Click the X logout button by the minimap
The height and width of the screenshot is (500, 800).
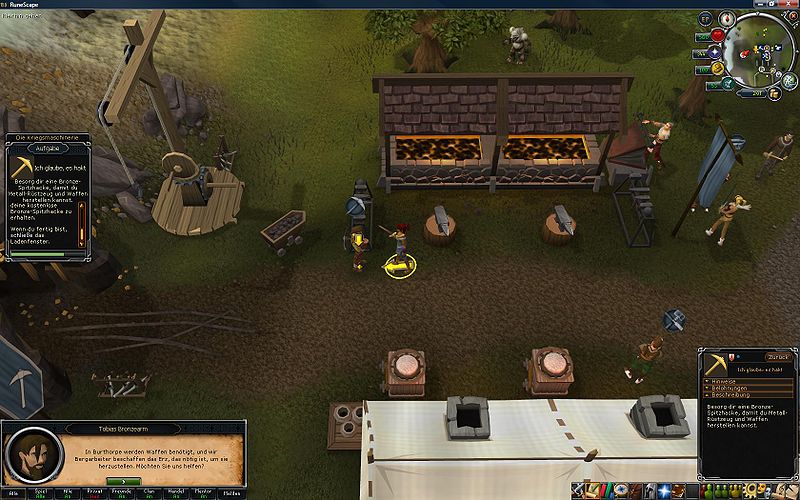(790, 14)
